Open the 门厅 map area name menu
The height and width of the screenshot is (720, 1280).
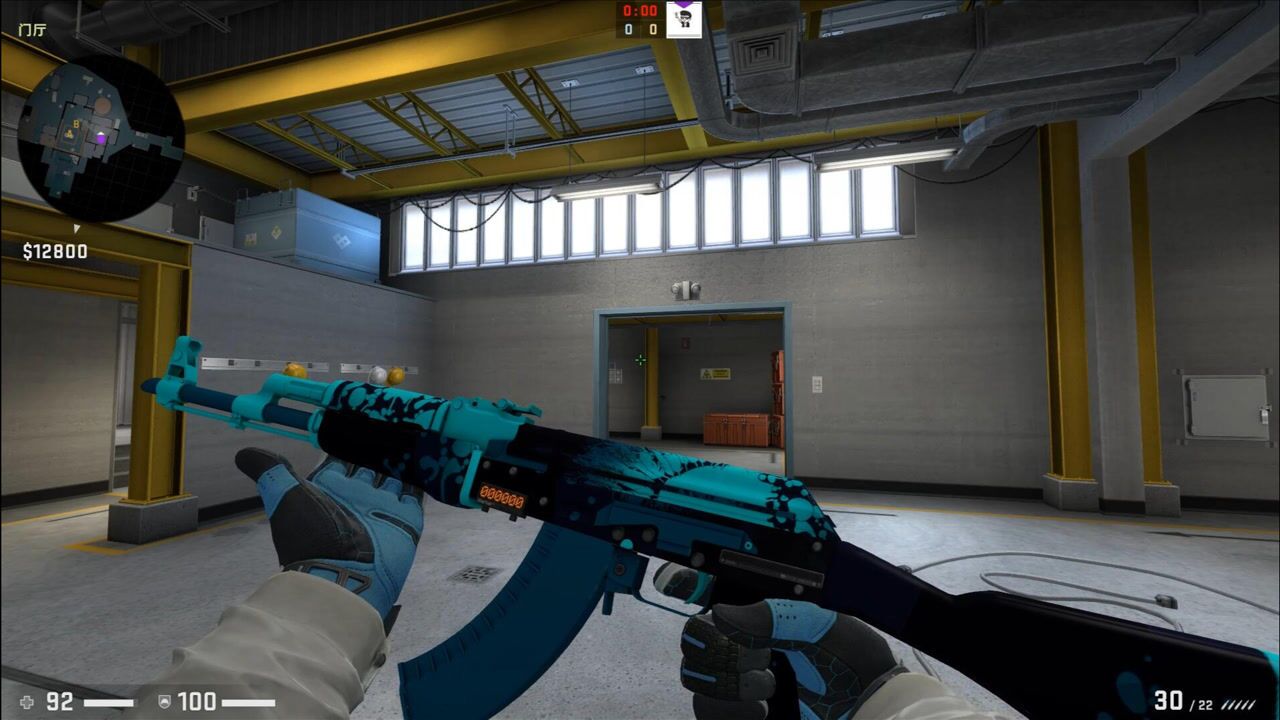pyautogui.click(x=30, y=30)
